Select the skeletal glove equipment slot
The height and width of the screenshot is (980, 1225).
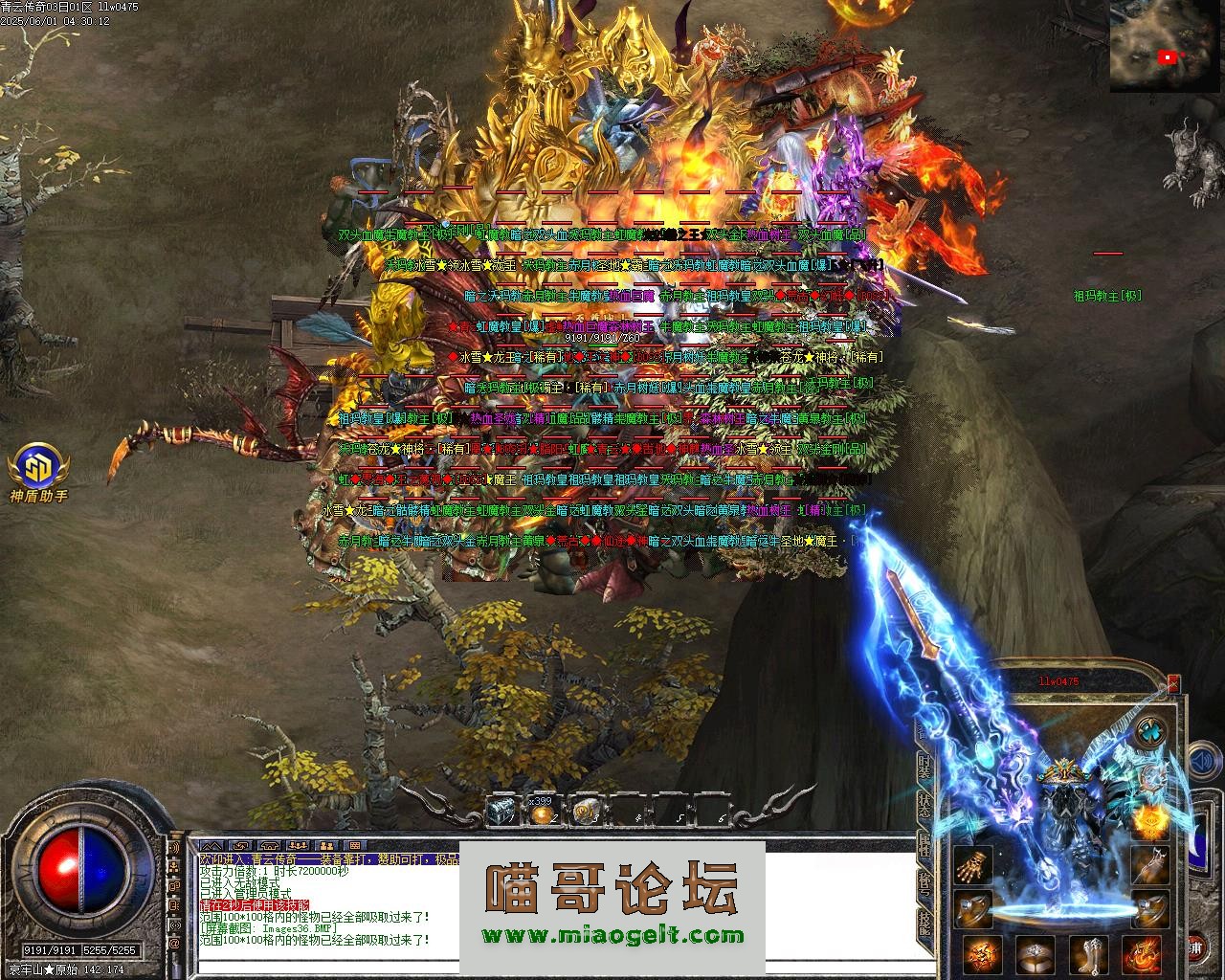point(973,866)
